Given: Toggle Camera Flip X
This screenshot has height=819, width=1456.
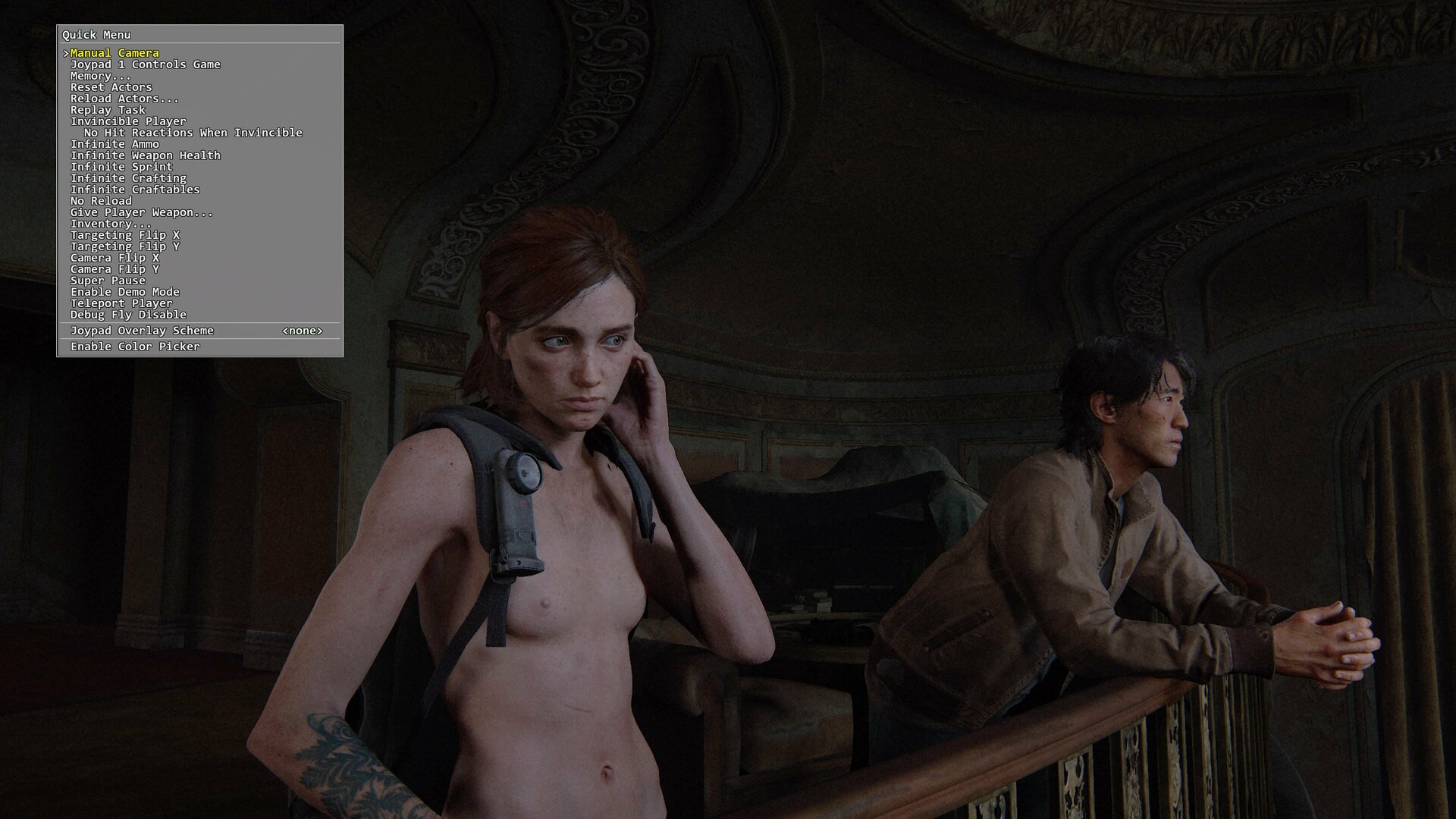Looking at the screenshot, I should coord(115,258).
